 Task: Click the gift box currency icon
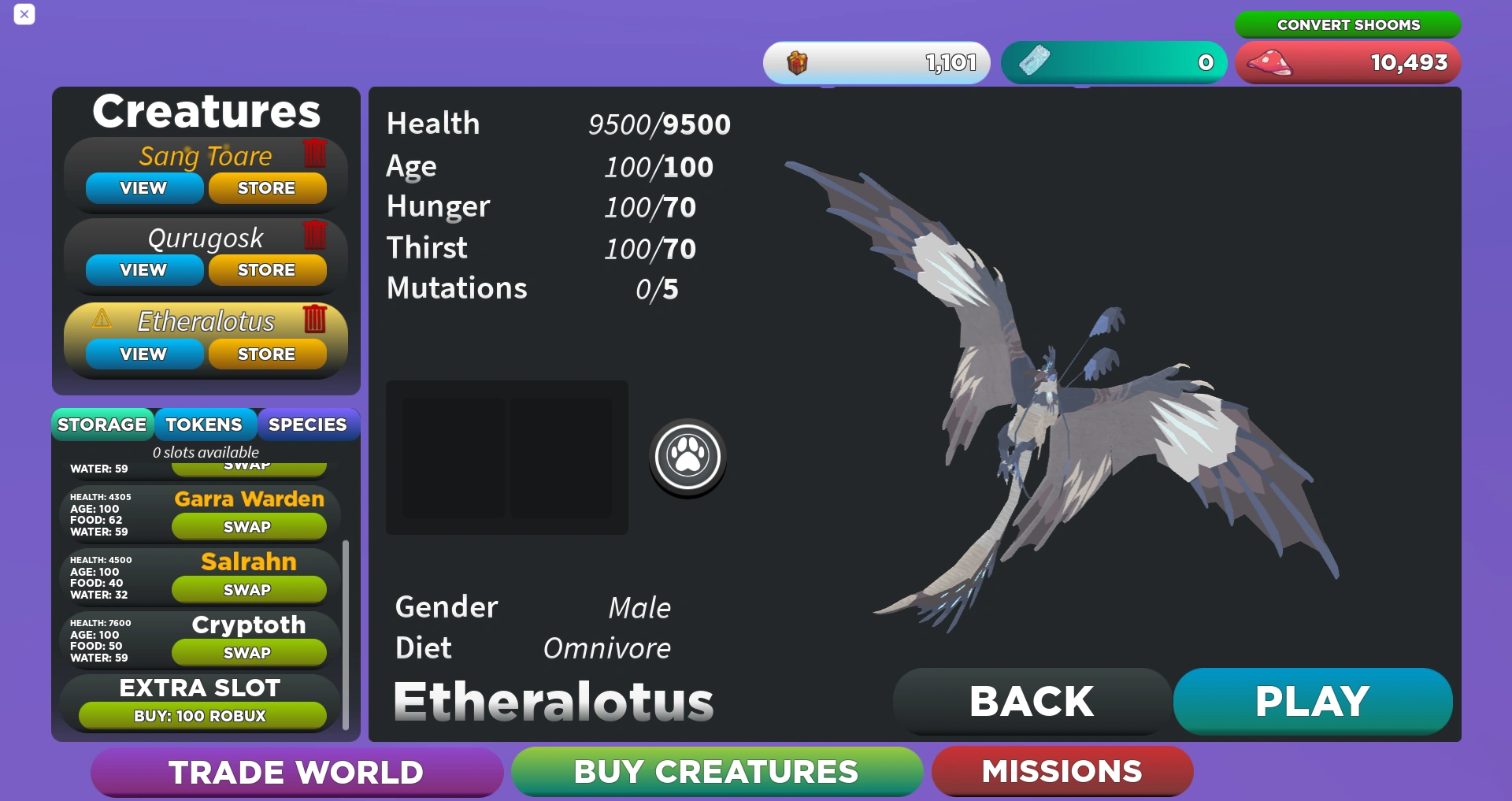click(x=797, y=62)
